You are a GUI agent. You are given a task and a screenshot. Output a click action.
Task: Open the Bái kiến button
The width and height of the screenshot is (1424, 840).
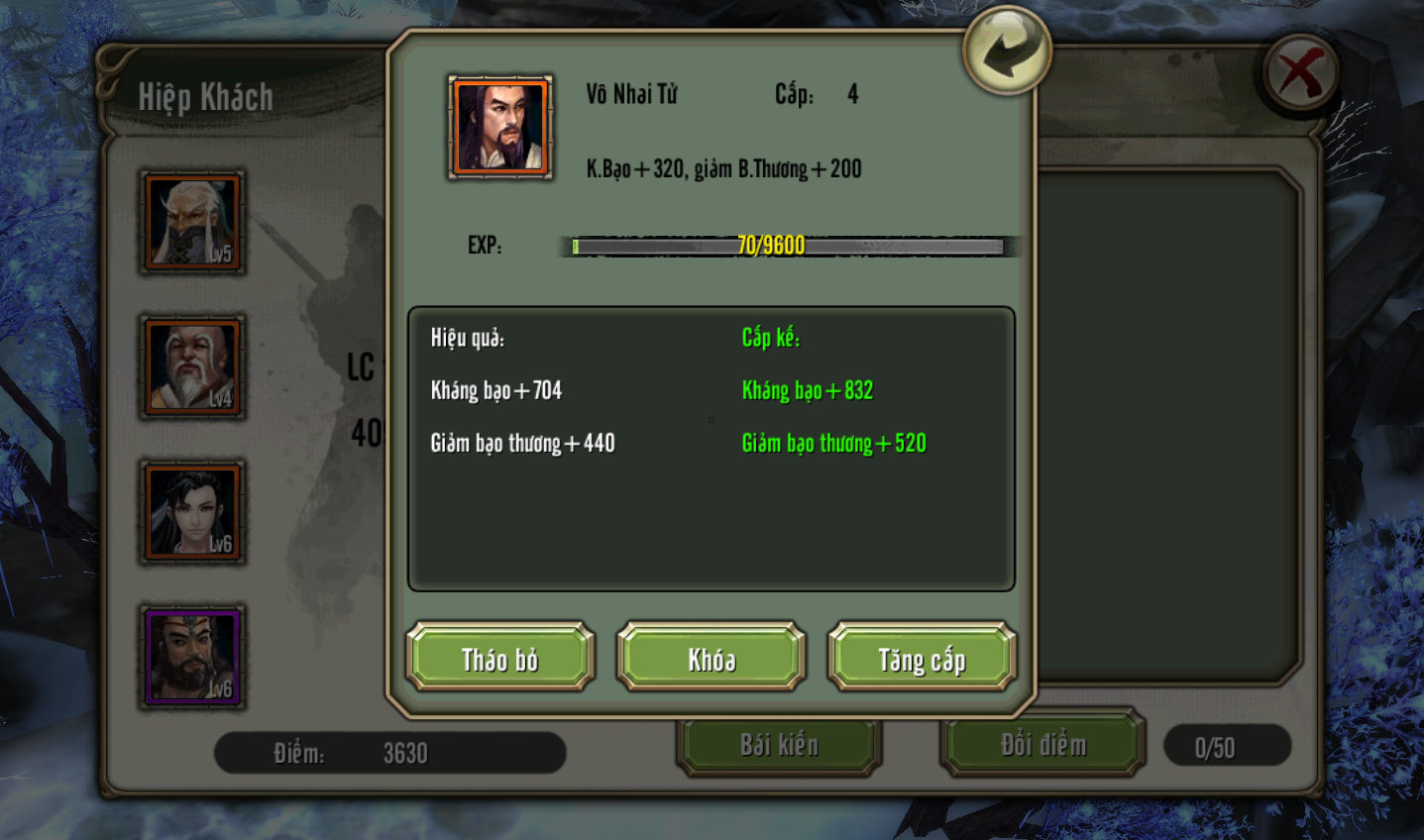[x=779, y=745]
